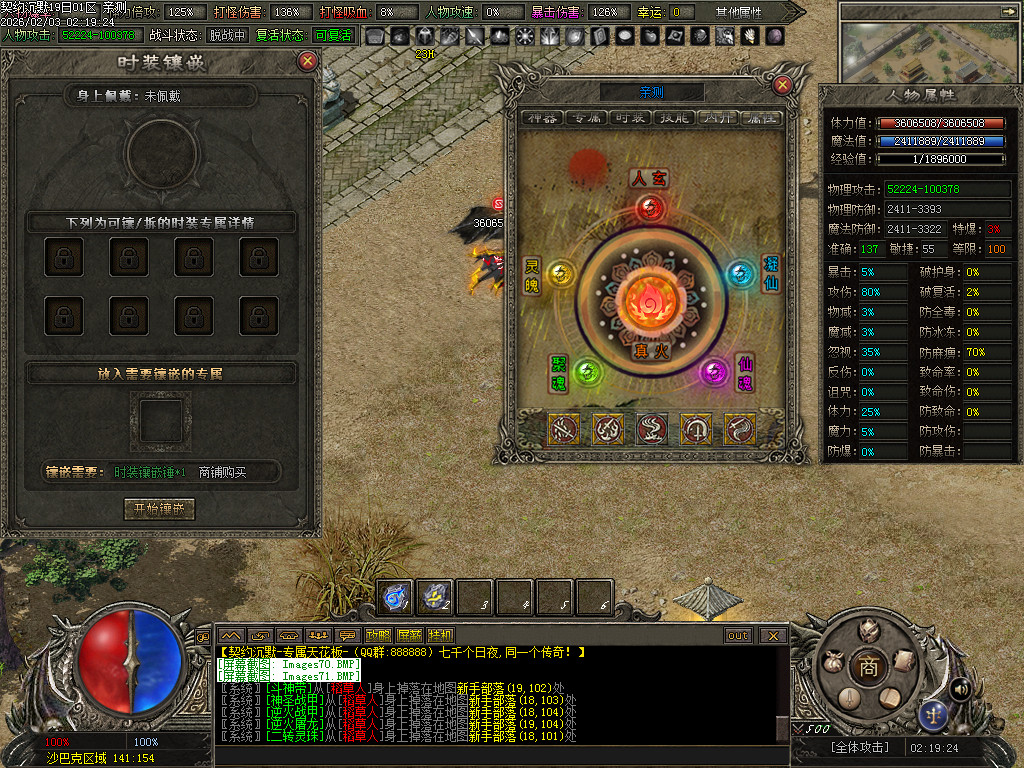1024x768 pixels.
Task: Open the 商 shop button
Action: click(869, 668)
